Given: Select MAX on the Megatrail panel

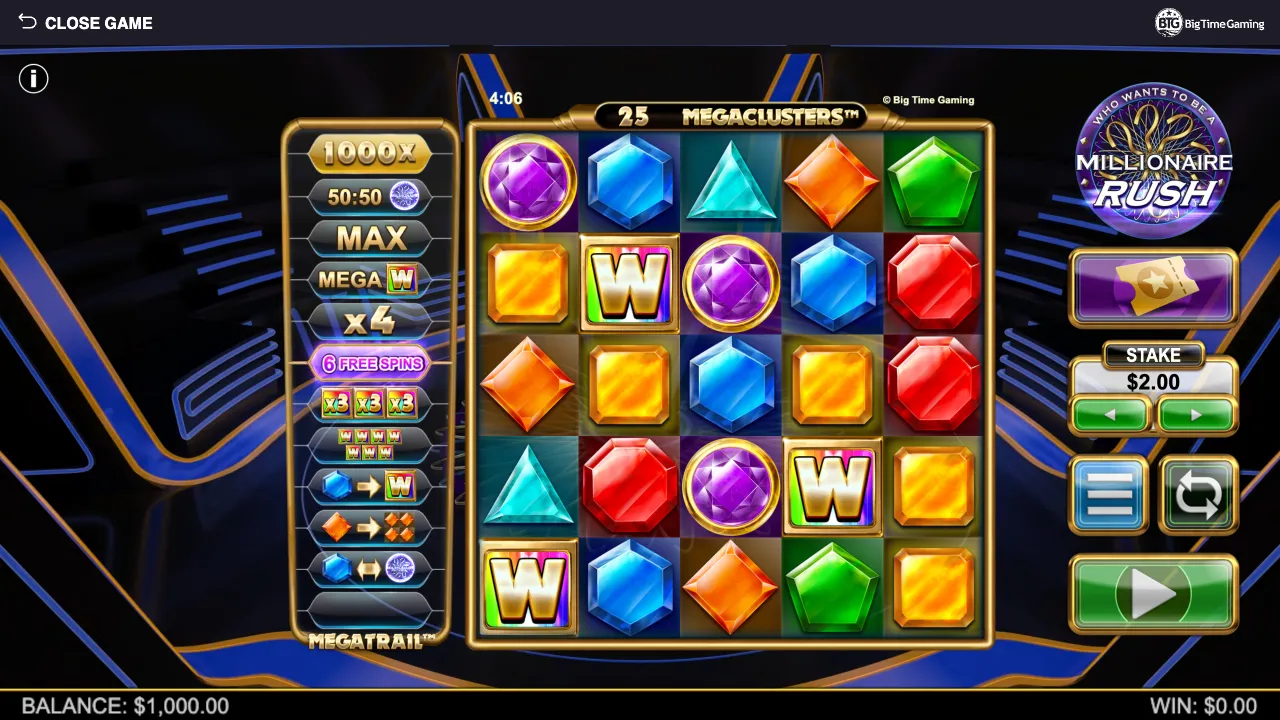Looking at the screenshot, I should point(371,238).
